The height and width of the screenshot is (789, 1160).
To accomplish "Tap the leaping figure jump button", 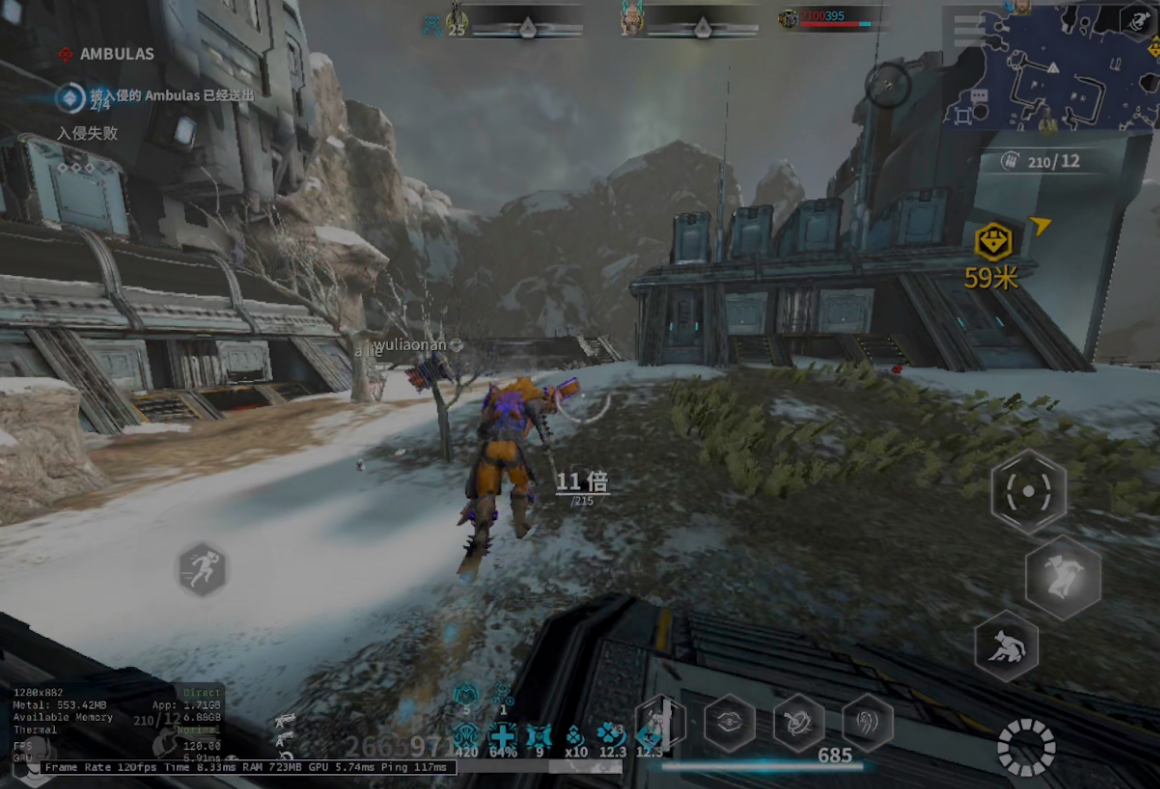I will click(x=1062, y=577).
